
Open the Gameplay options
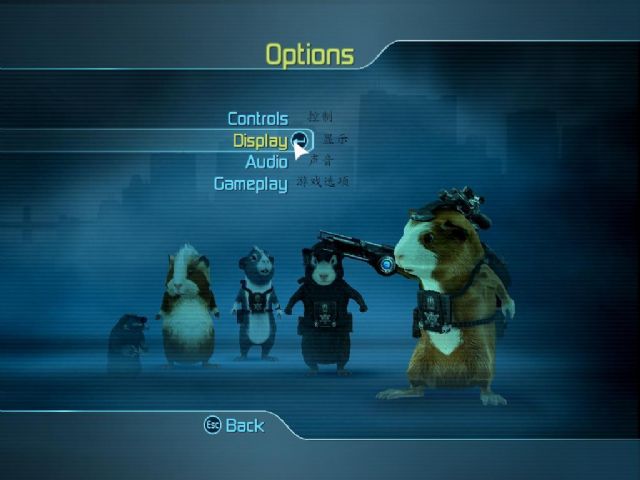[x=250, y=184]
